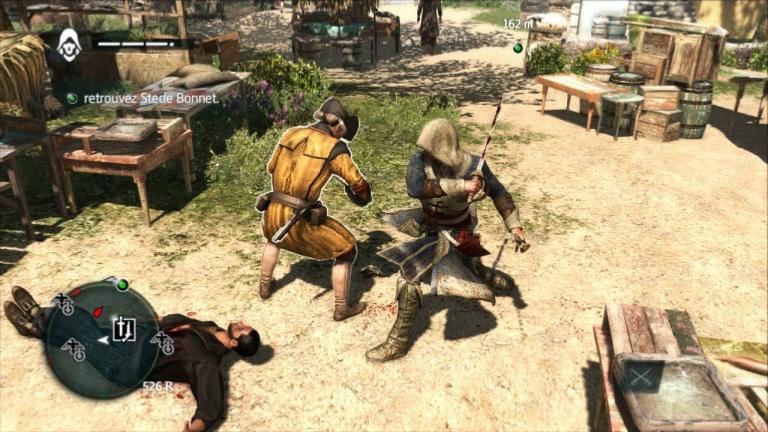Open the circular minimap
Viewport: 768px width, 432px height.
102,338
